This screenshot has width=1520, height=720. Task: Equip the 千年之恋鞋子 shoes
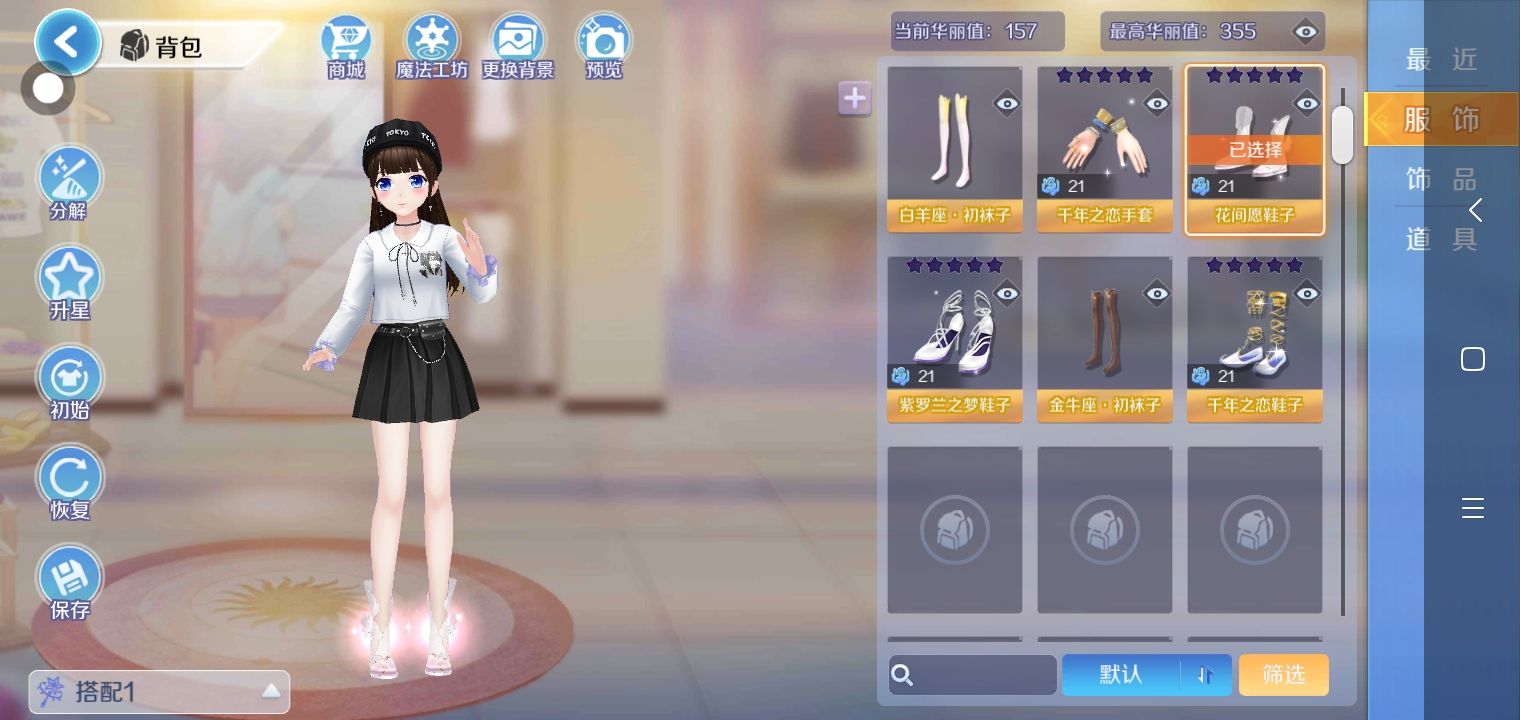[1255, 338]
